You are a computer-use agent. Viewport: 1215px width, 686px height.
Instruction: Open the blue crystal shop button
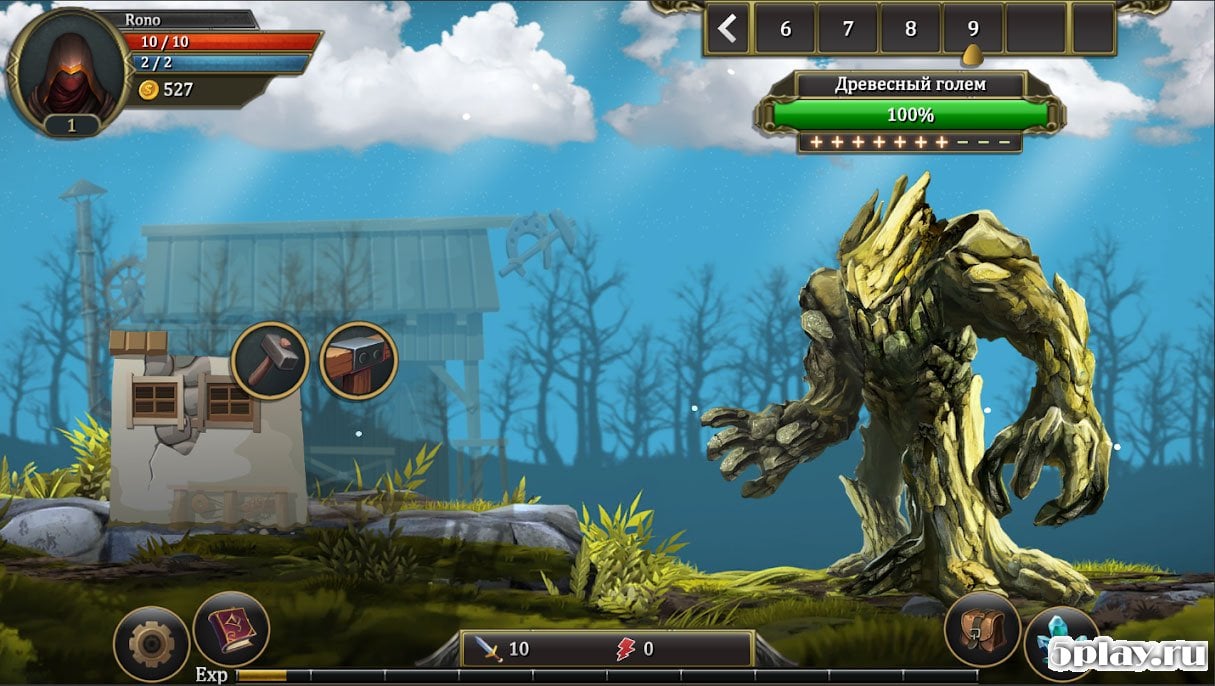point(1061,645)
